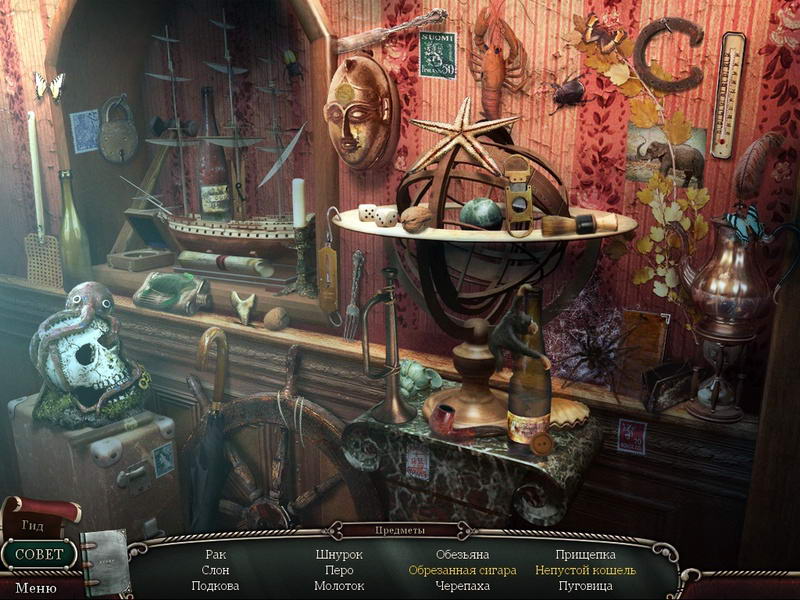
Task: Open the Меню game menu
Action: coord(35,588)
